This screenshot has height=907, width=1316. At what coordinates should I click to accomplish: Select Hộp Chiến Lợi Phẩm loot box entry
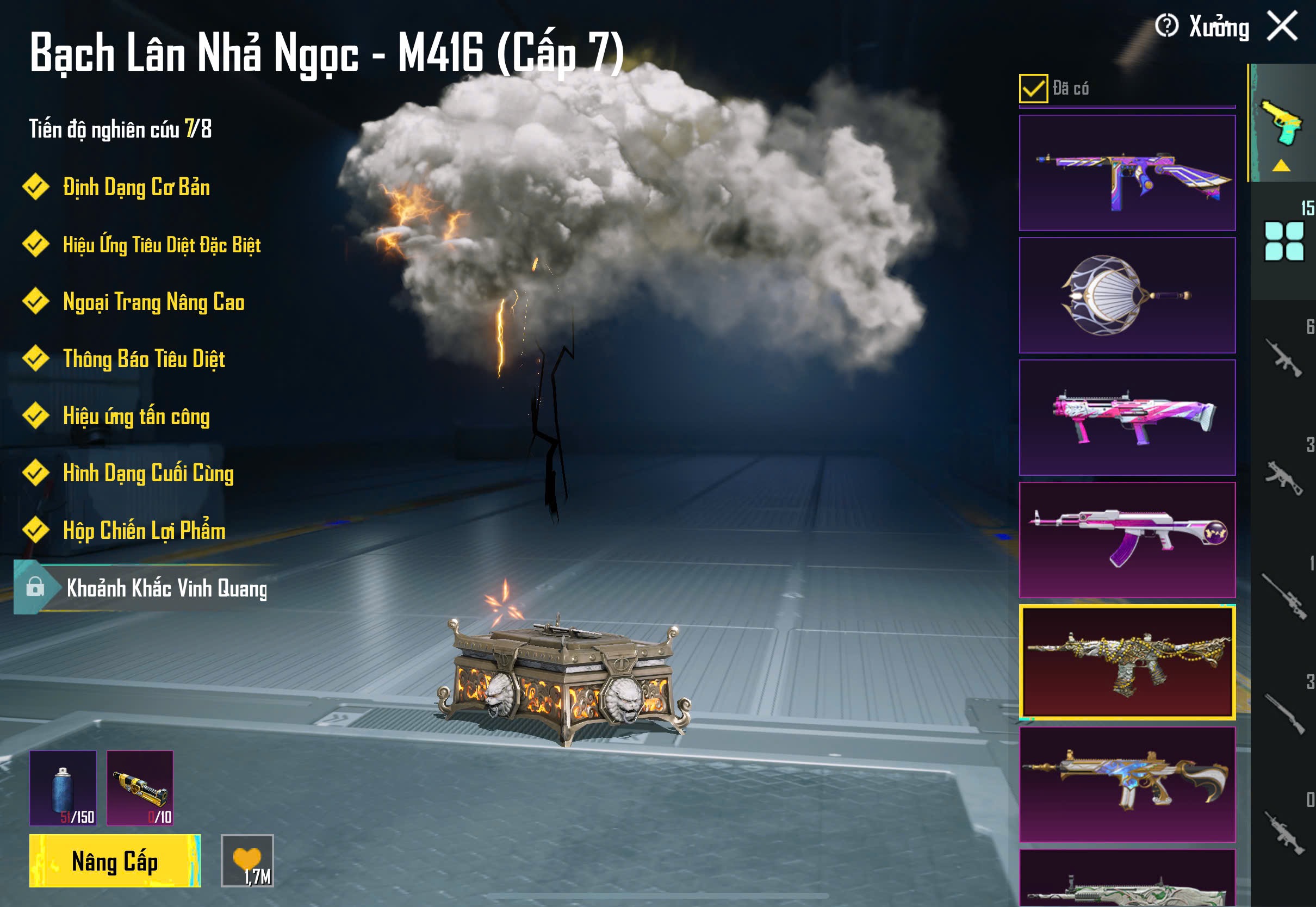[144, 530]
